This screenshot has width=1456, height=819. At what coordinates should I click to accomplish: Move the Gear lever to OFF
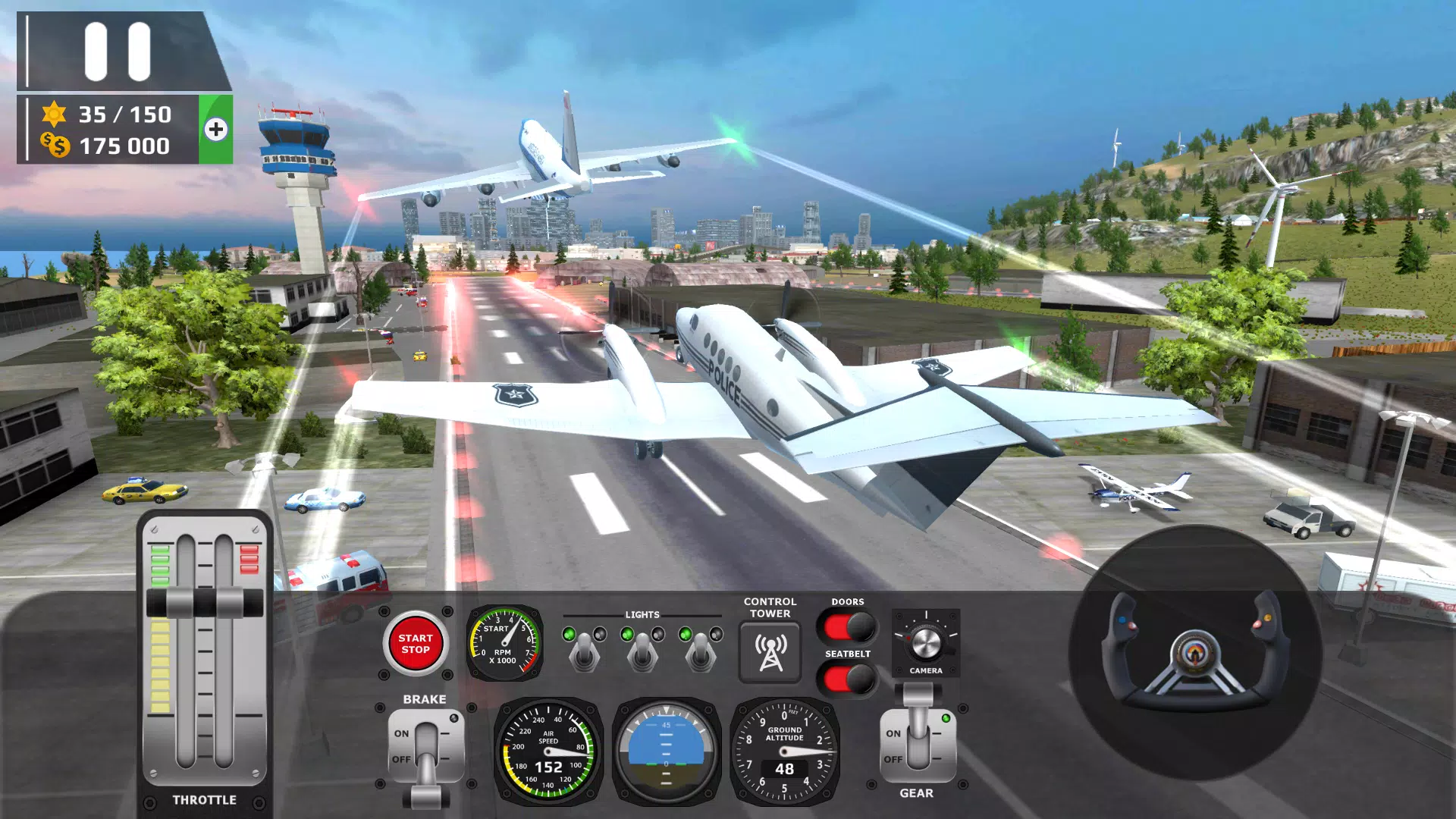tap(918, 758)
